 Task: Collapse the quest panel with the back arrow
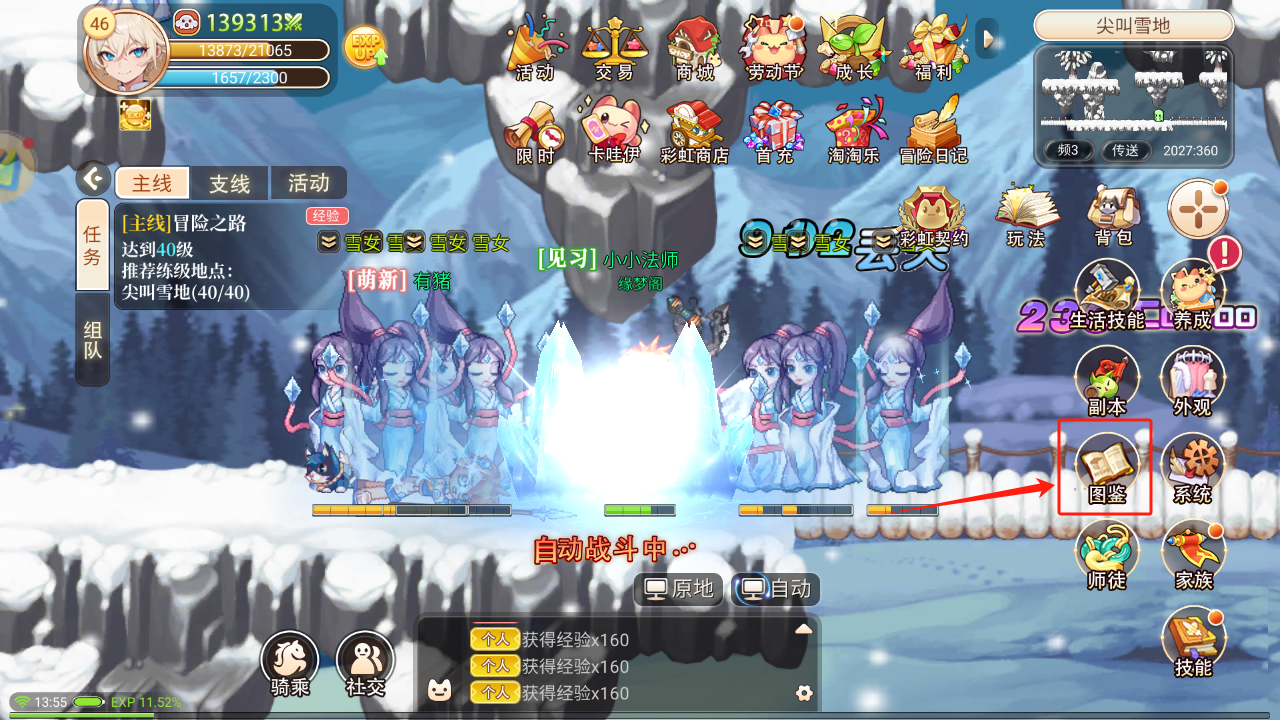(93, 179)
